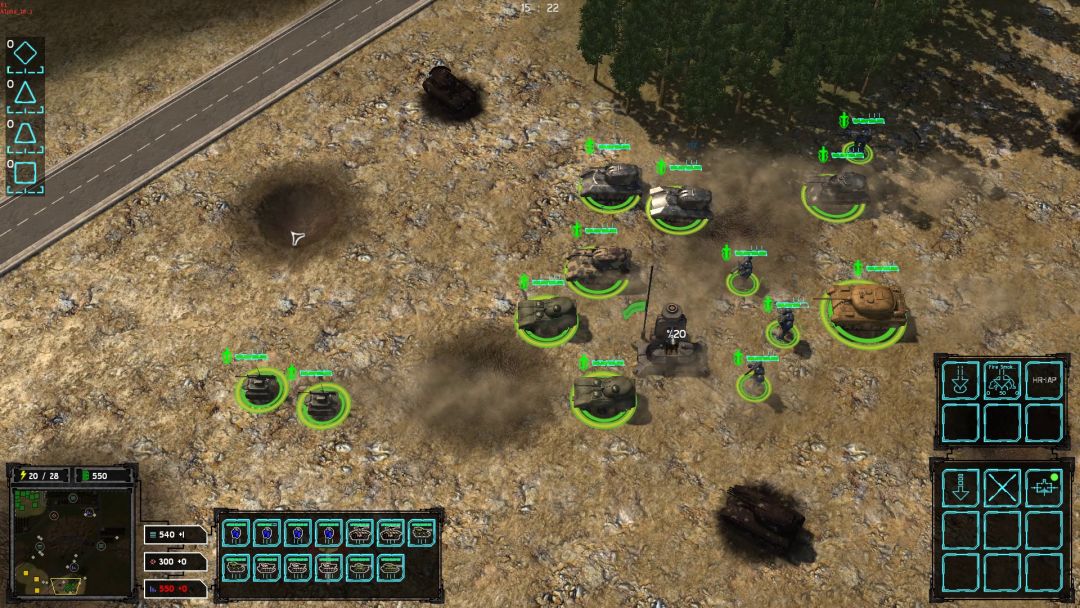Activate the double-line down arrow ability
Viewport: 1080px width, 608px height.
961,380
